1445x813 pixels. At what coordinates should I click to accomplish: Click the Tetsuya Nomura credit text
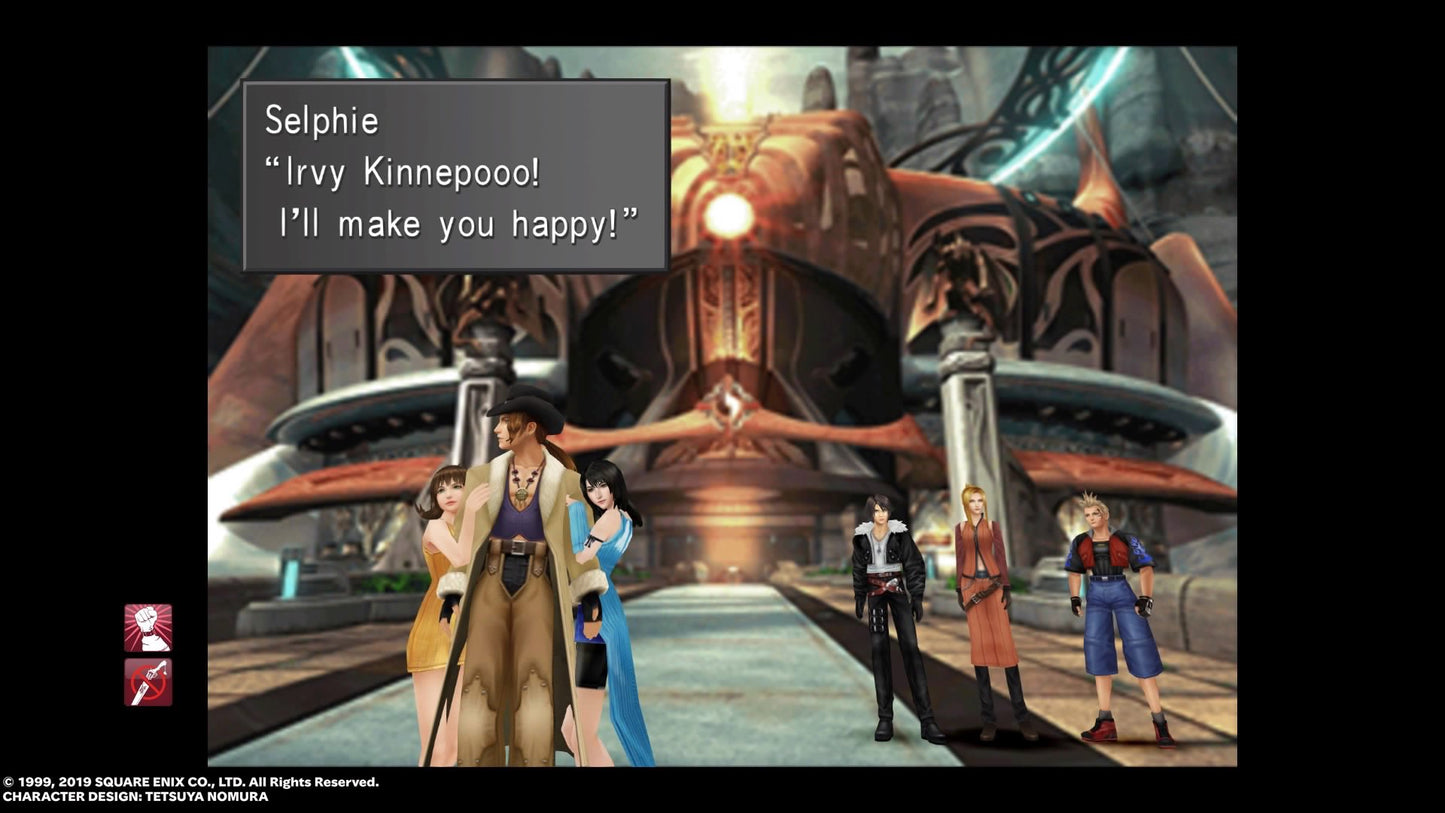133,797
